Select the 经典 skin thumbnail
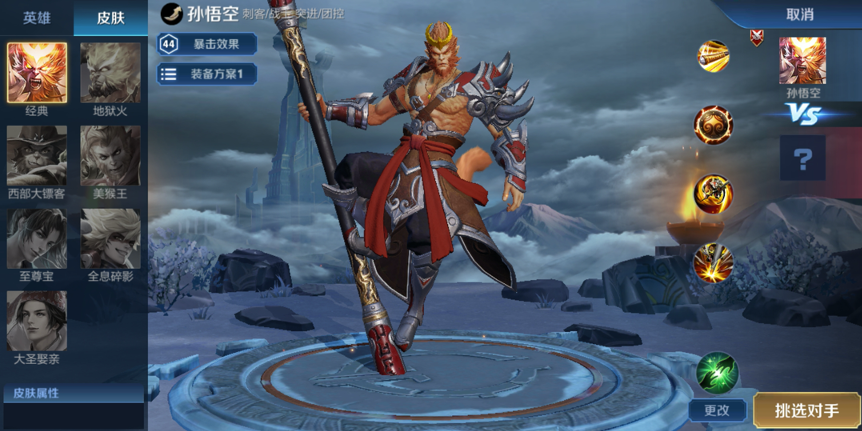This screenshot has width=862, height=431. click(37, 73)
